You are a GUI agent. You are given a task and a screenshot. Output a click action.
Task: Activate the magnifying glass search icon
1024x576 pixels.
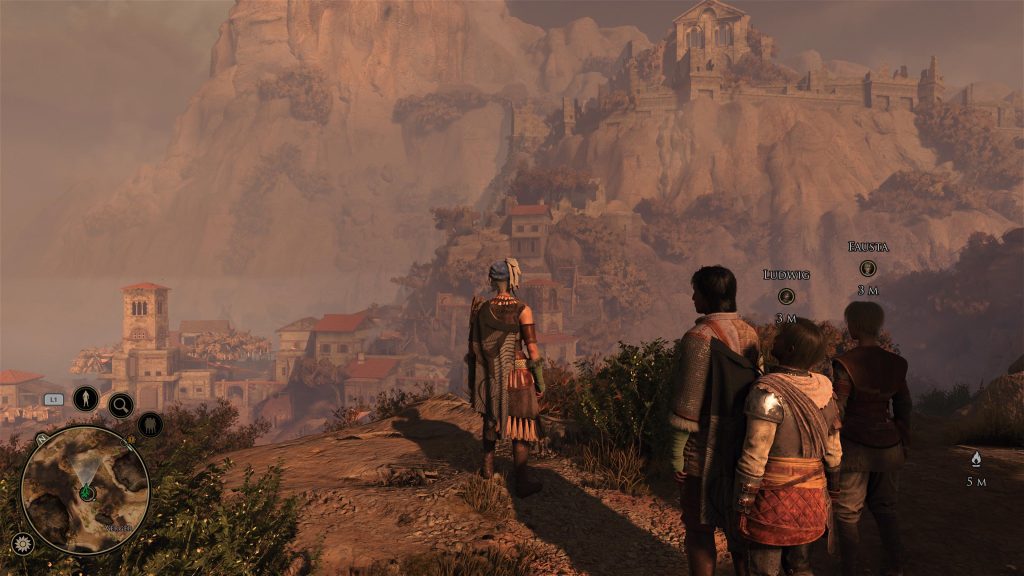[121, 405]
